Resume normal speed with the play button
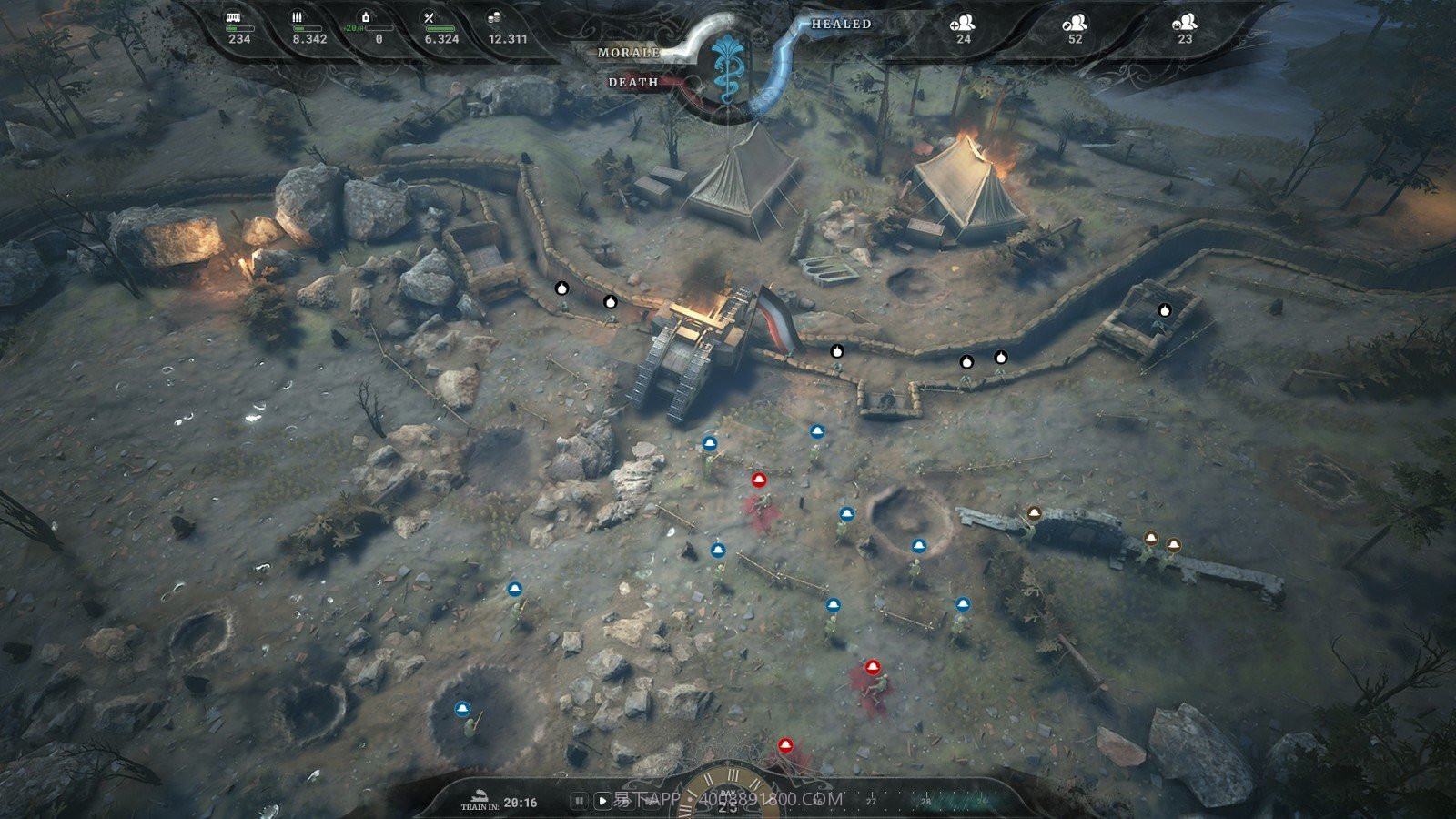Screen dimensions: 1456x819 tap(602, 801)
